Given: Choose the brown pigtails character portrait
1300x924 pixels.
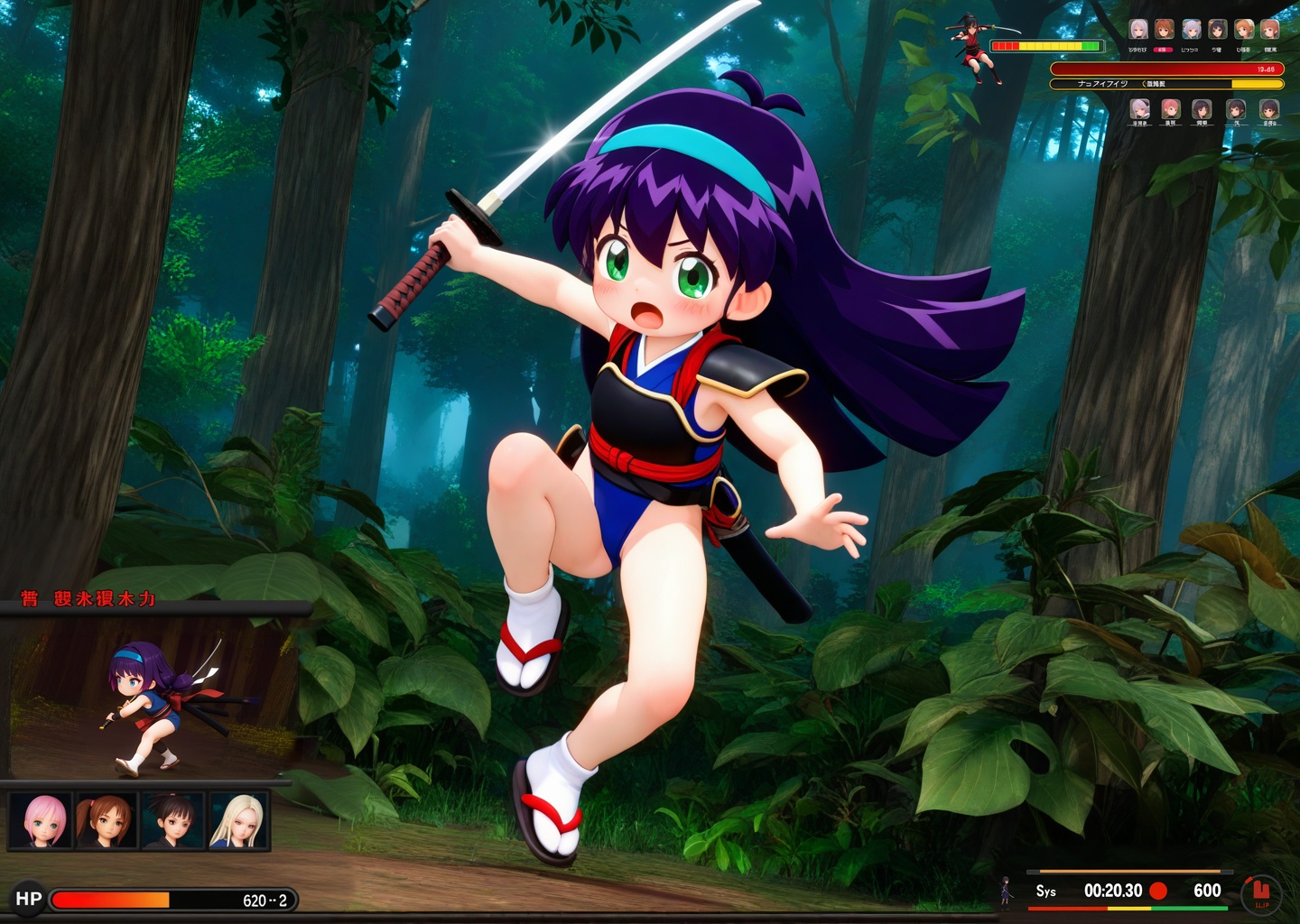Looking at the screenshot, I should coord(107,820).
